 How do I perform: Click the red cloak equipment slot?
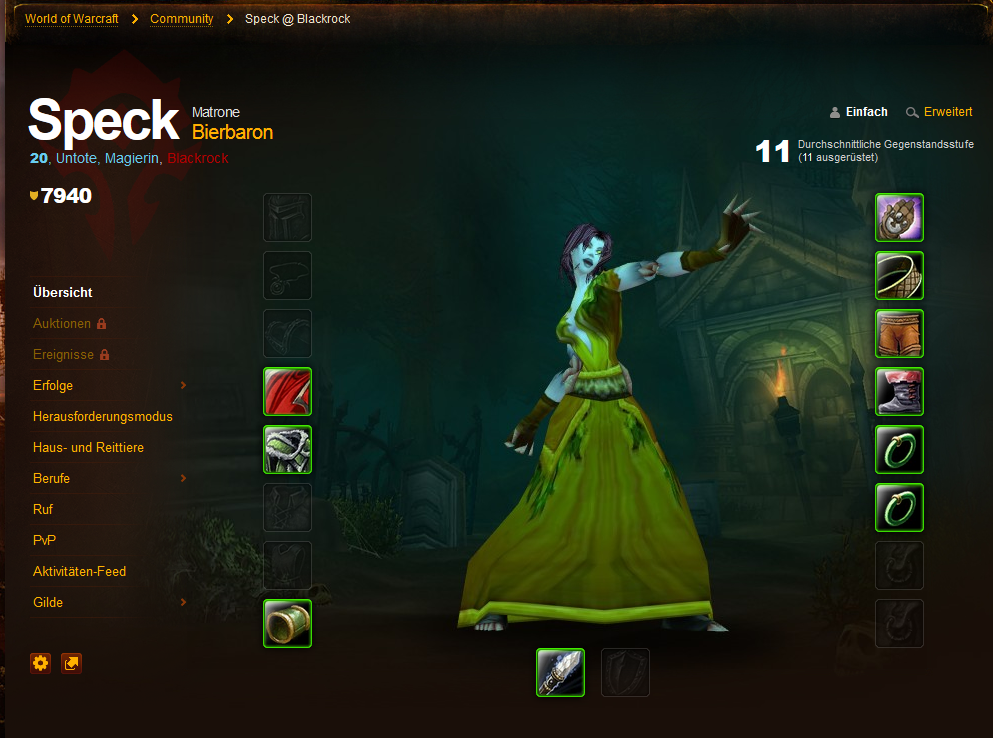tap(288, 392)
